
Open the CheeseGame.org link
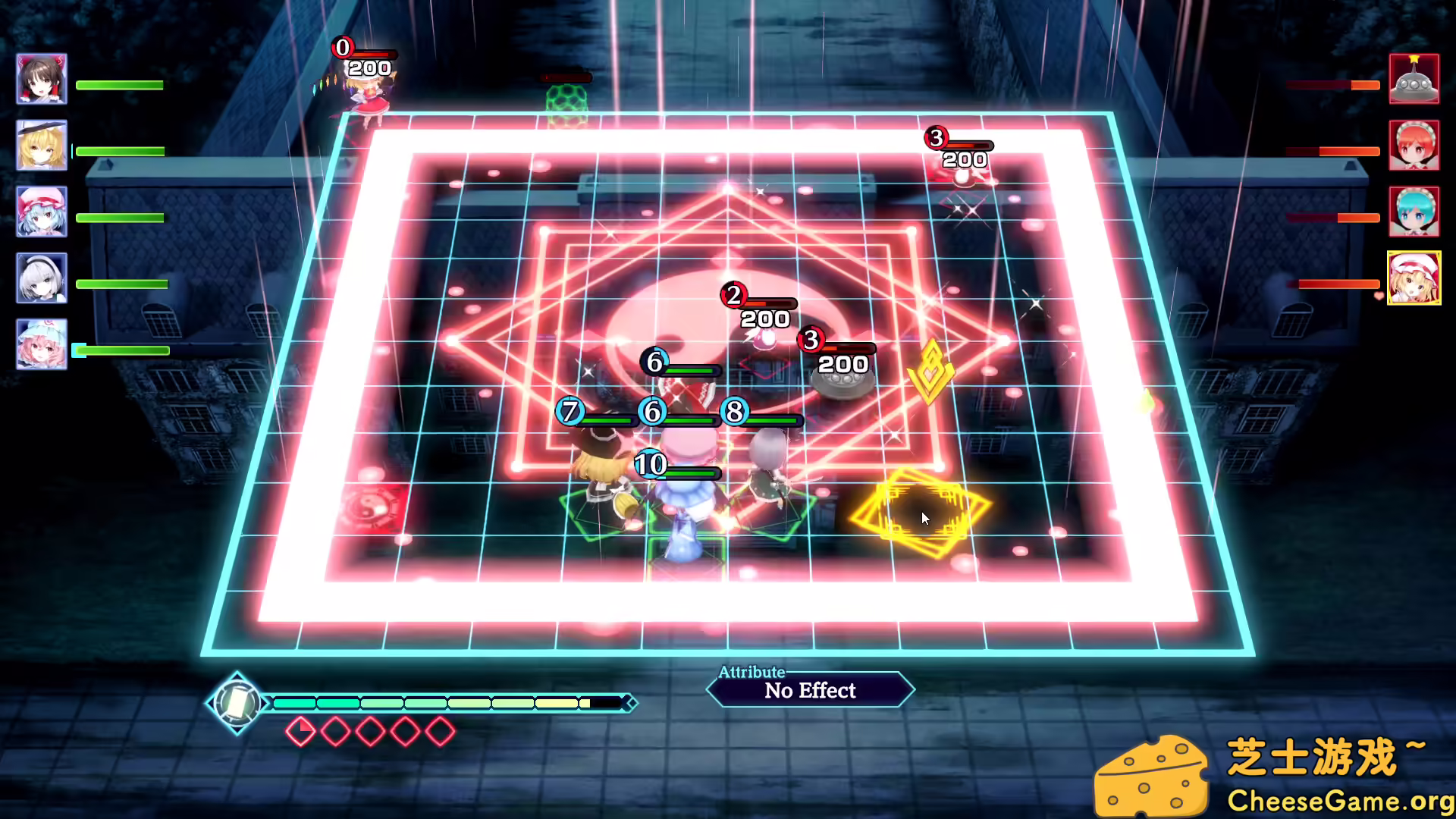point(1342,799)
